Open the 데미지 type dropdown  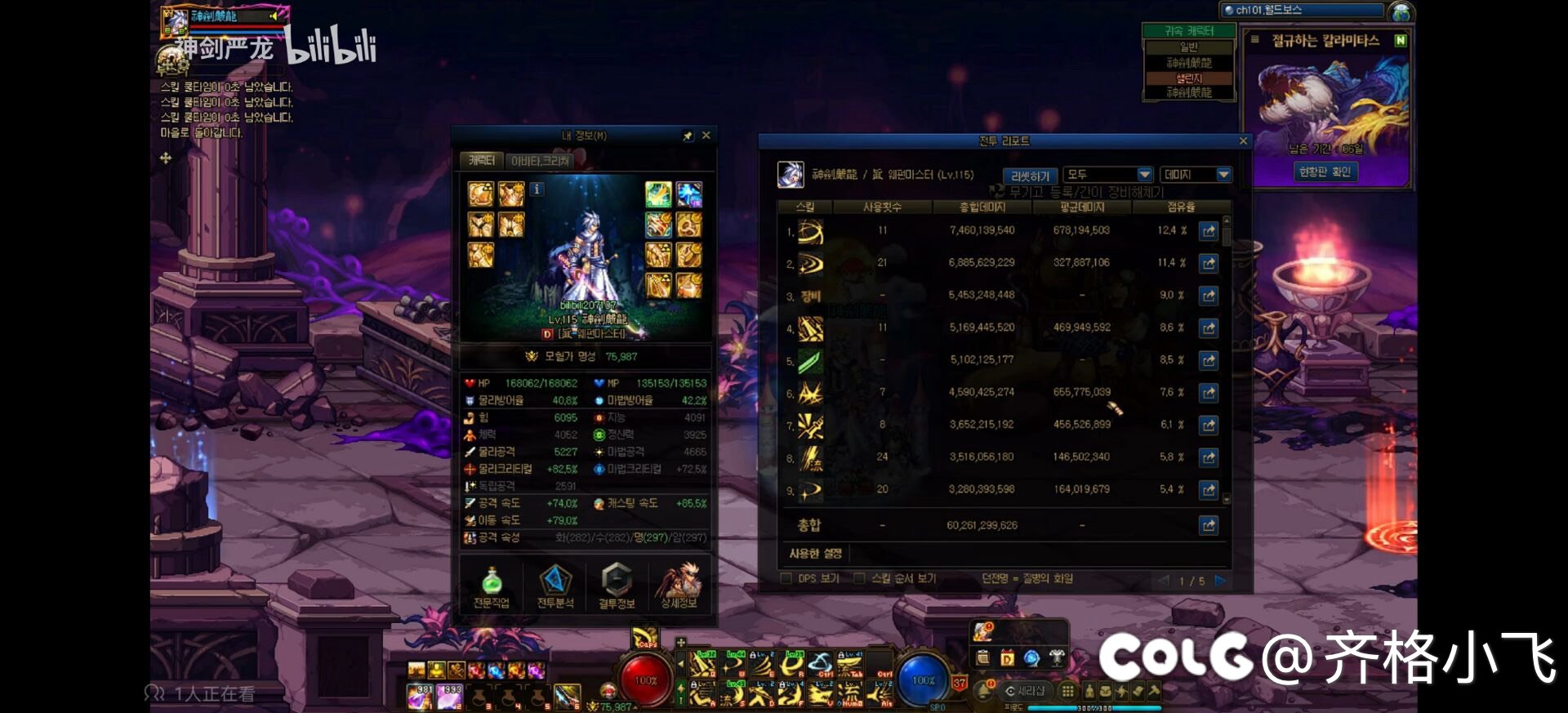point(1196,175)
